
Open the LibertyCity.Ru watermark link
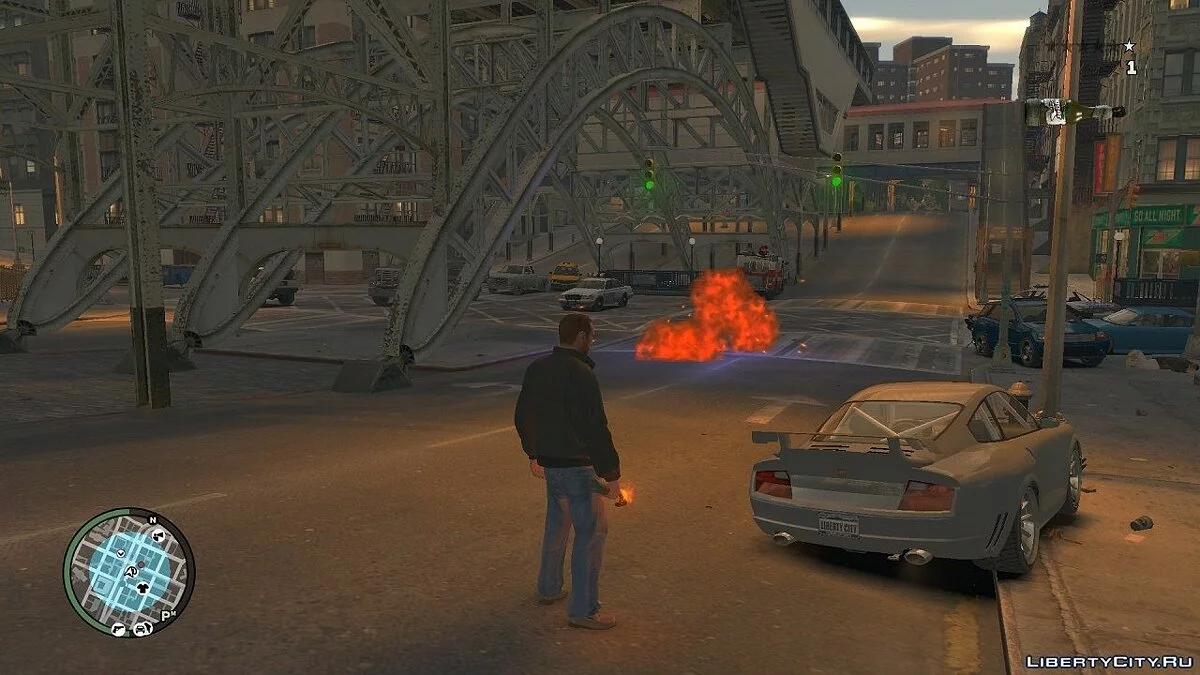click(x=1109, y=661)
